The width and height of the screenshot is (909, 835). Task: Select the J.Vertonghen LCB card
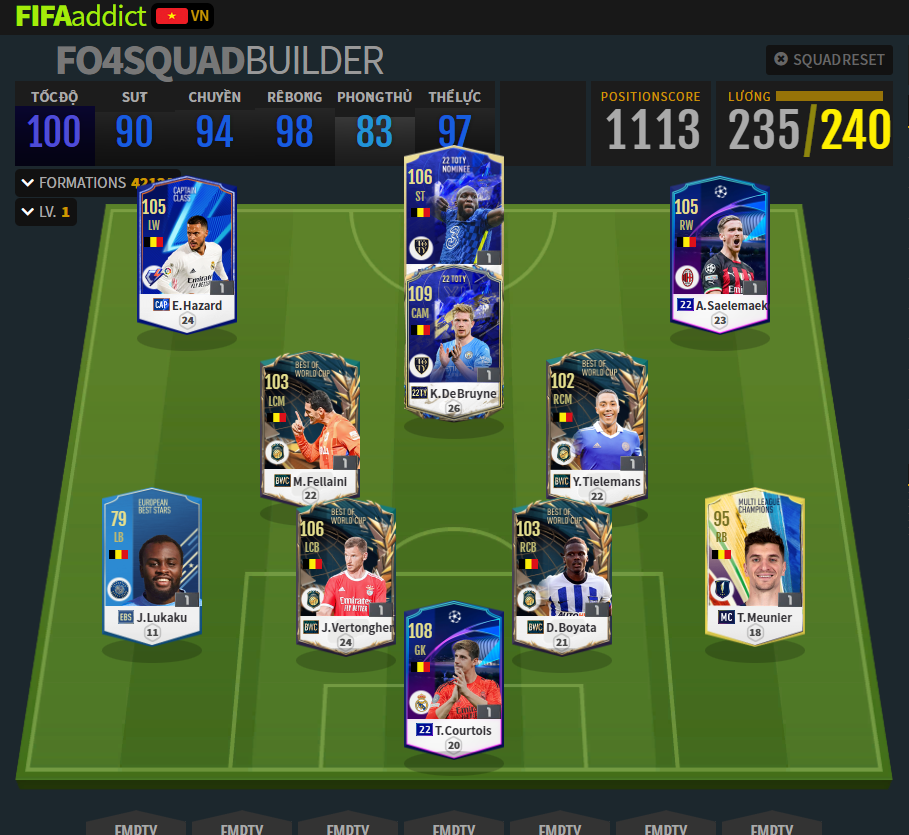pos(346,573)
